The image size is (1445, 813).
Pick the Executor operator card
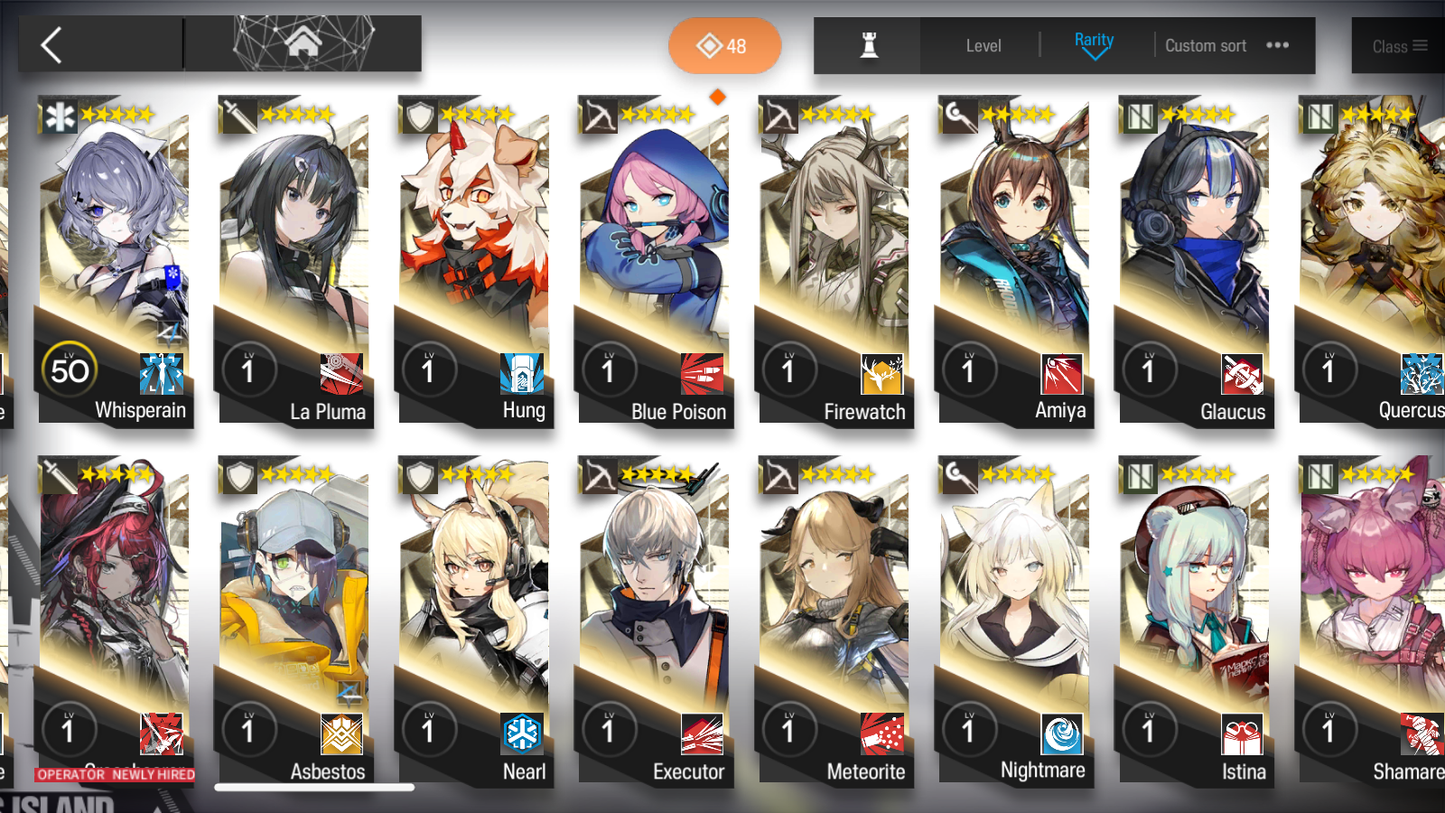654,620
